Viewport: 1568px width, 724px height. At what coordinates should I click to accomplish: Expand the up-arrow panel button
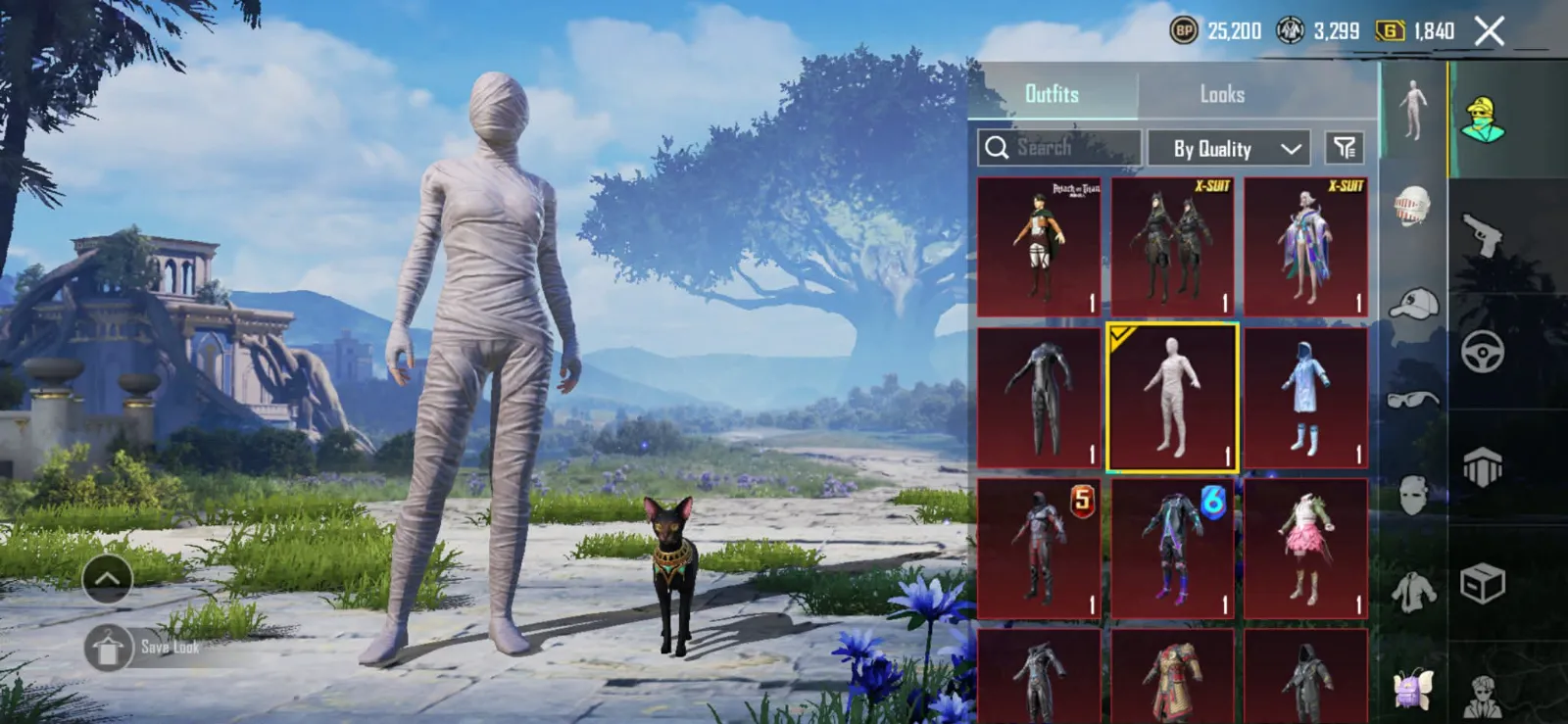[x=108, y=579]
